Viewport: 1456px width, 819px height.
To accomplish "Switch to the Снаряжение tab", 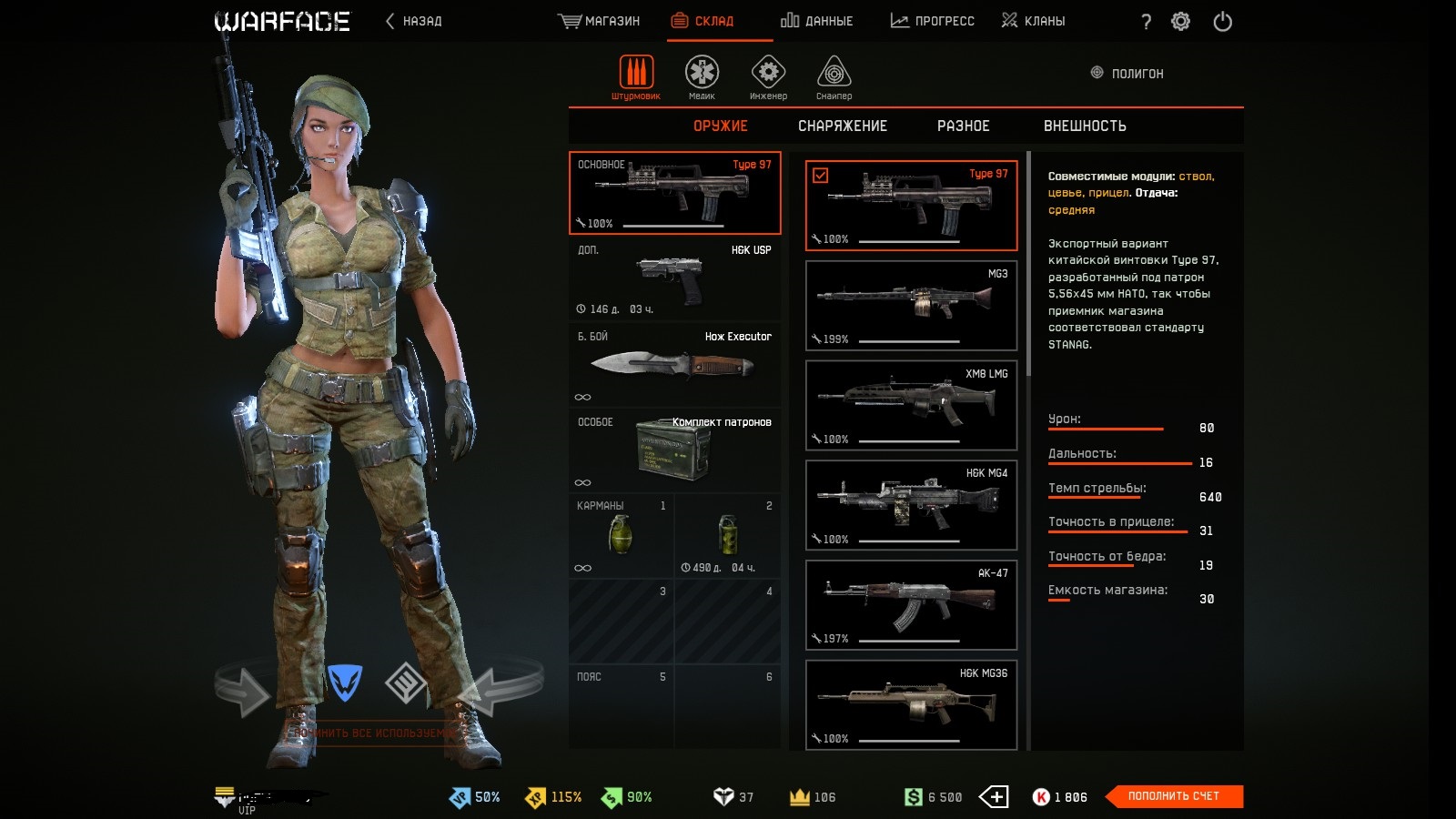I will tap(842, 126).
